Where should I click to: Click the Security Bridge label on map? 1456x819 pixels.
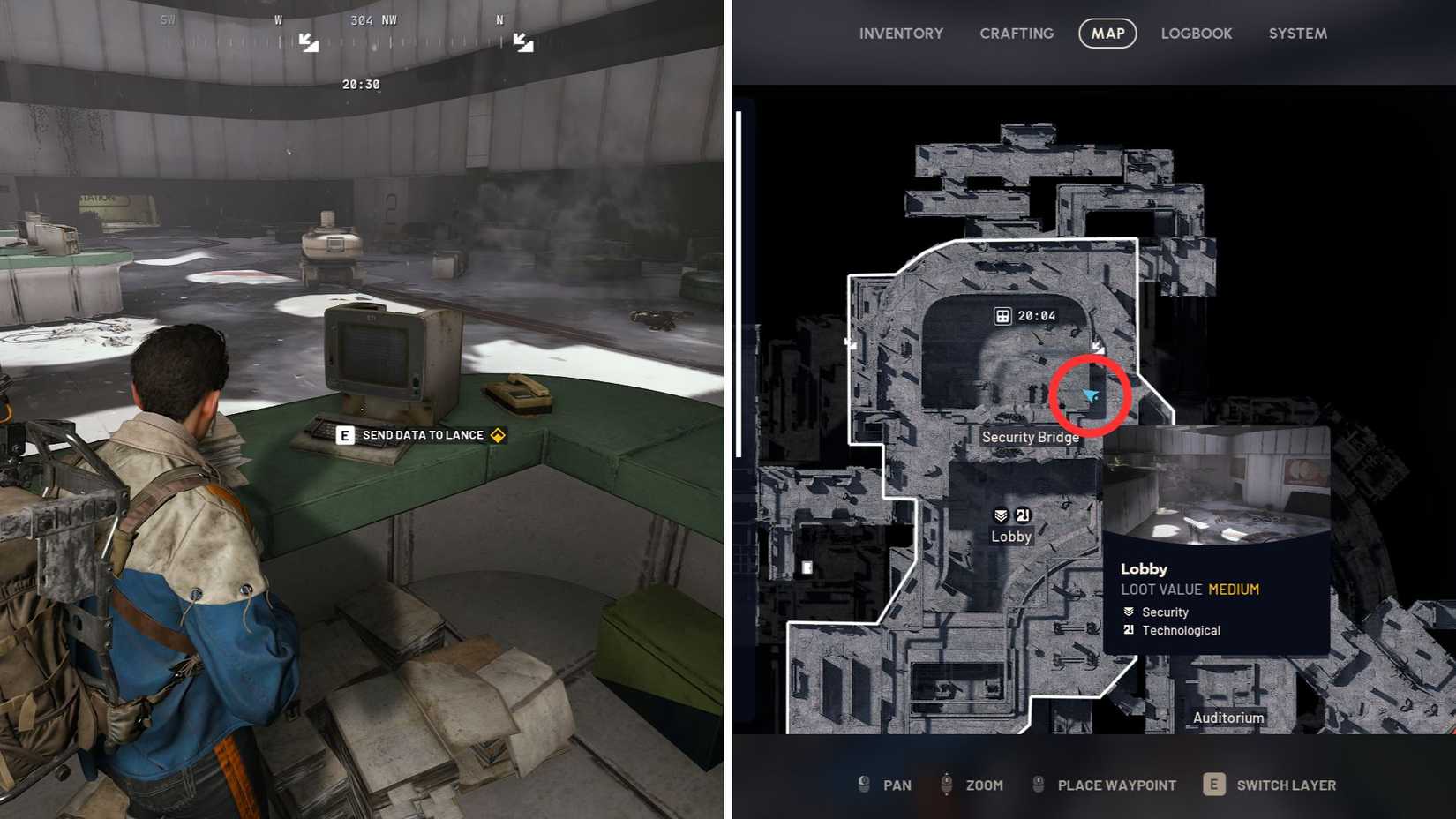coord(1031,437)
